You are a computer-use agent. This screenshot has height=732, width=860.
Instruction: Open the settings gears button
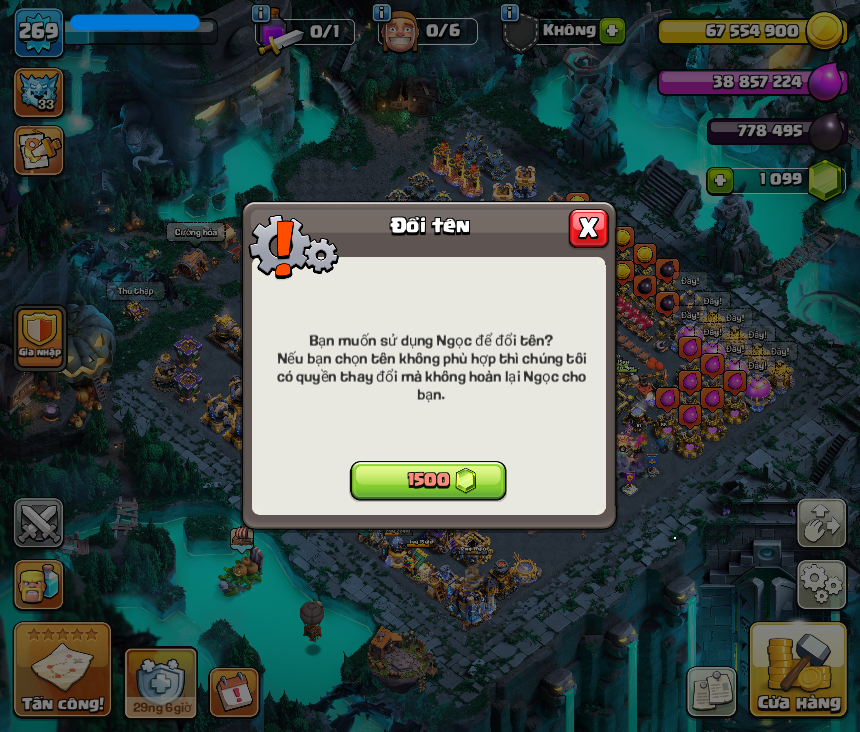pyautogui.click(x=821, y=584)
